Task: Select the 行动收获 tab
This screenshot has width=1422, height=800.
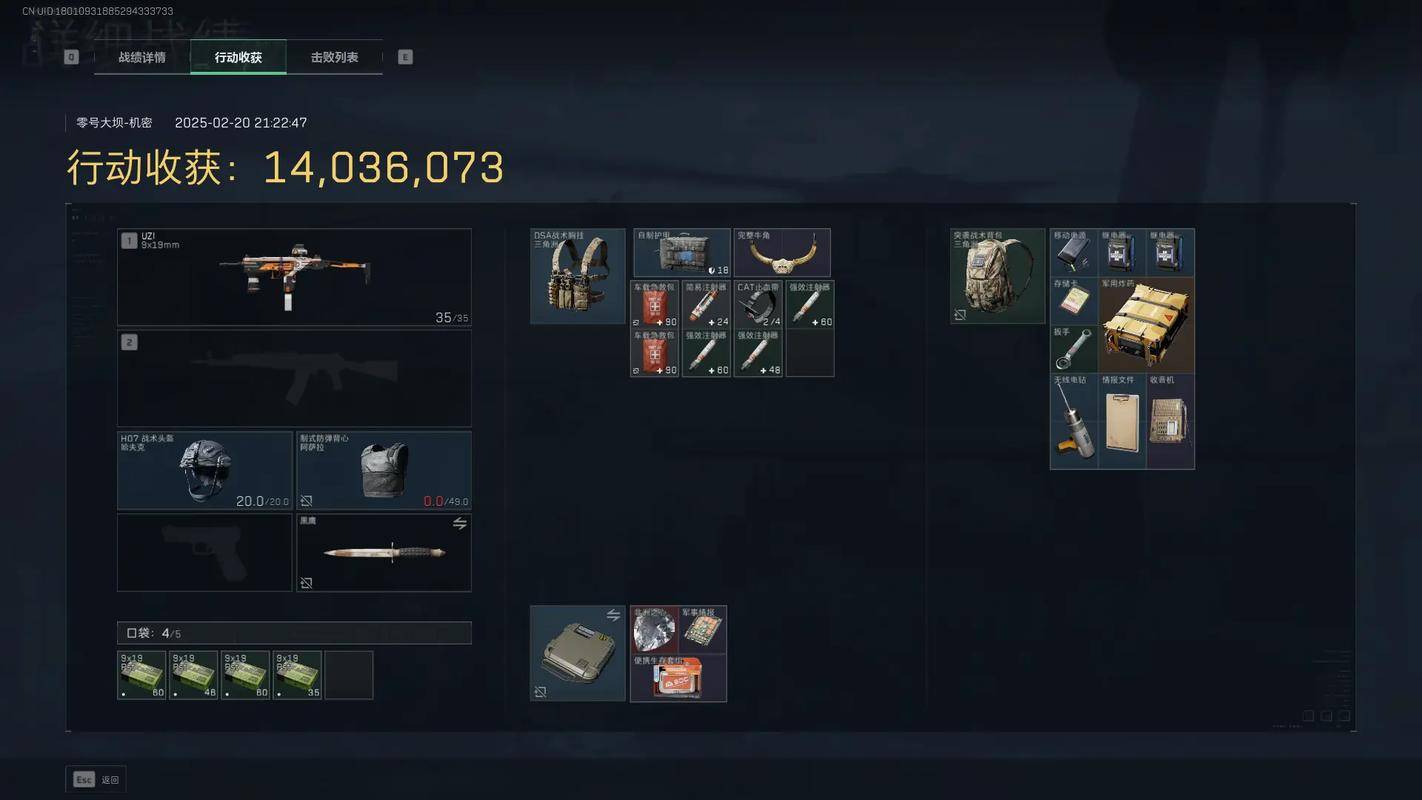Action: (238, 57)
